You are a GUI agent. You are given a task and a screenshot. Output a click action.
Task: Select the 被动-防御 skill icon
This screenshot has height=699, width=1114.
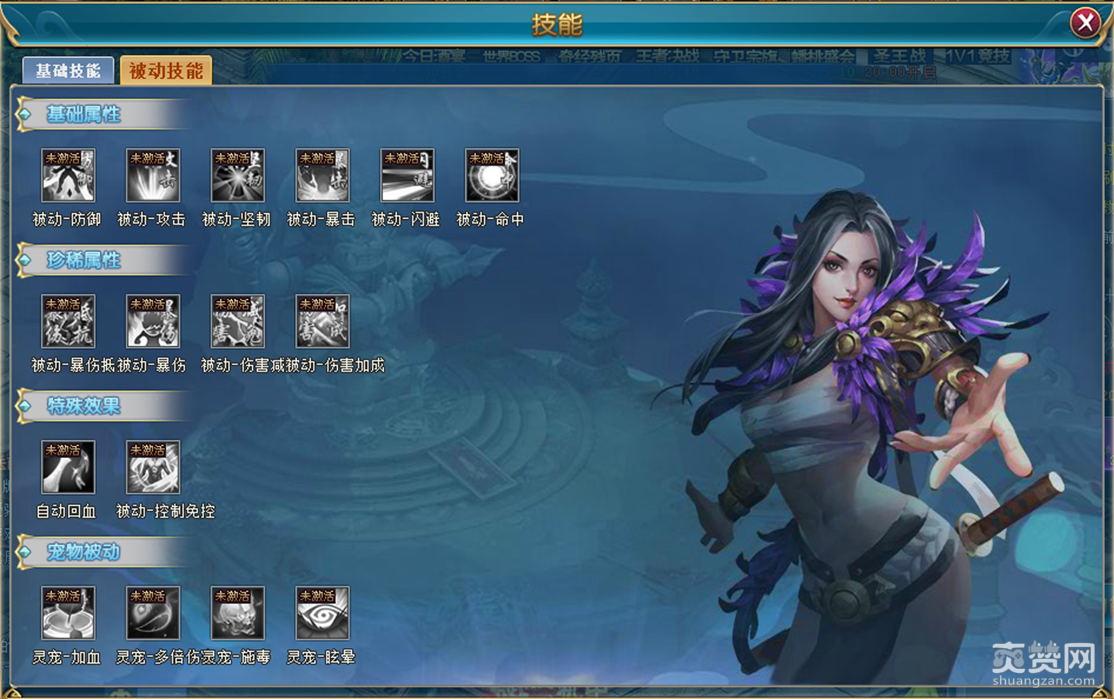(68, 176)
